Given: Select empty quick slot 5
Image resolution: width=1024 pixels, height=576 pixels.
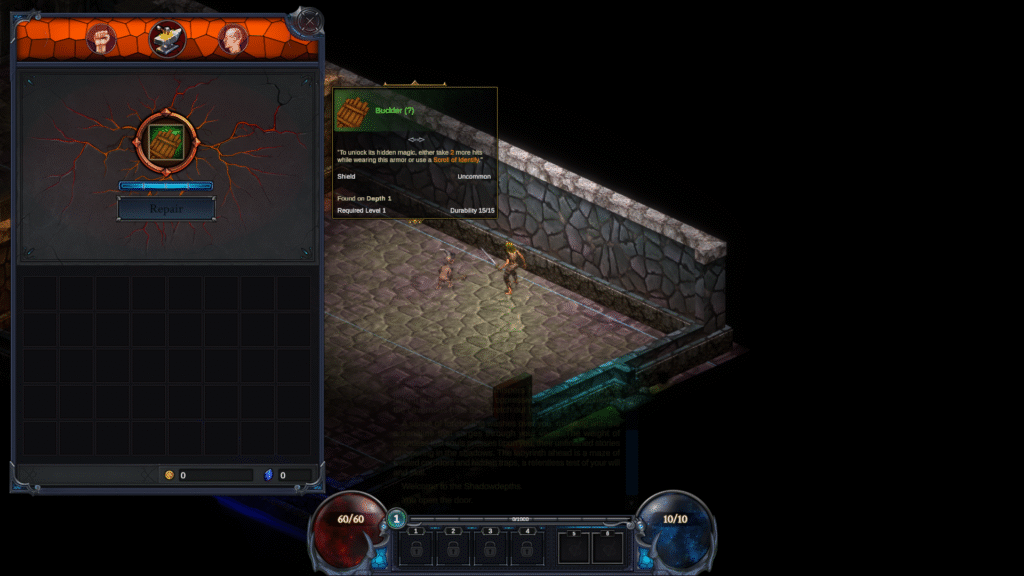Looking at the screenshot, I should pyautogui.click(x=573, y=548).
